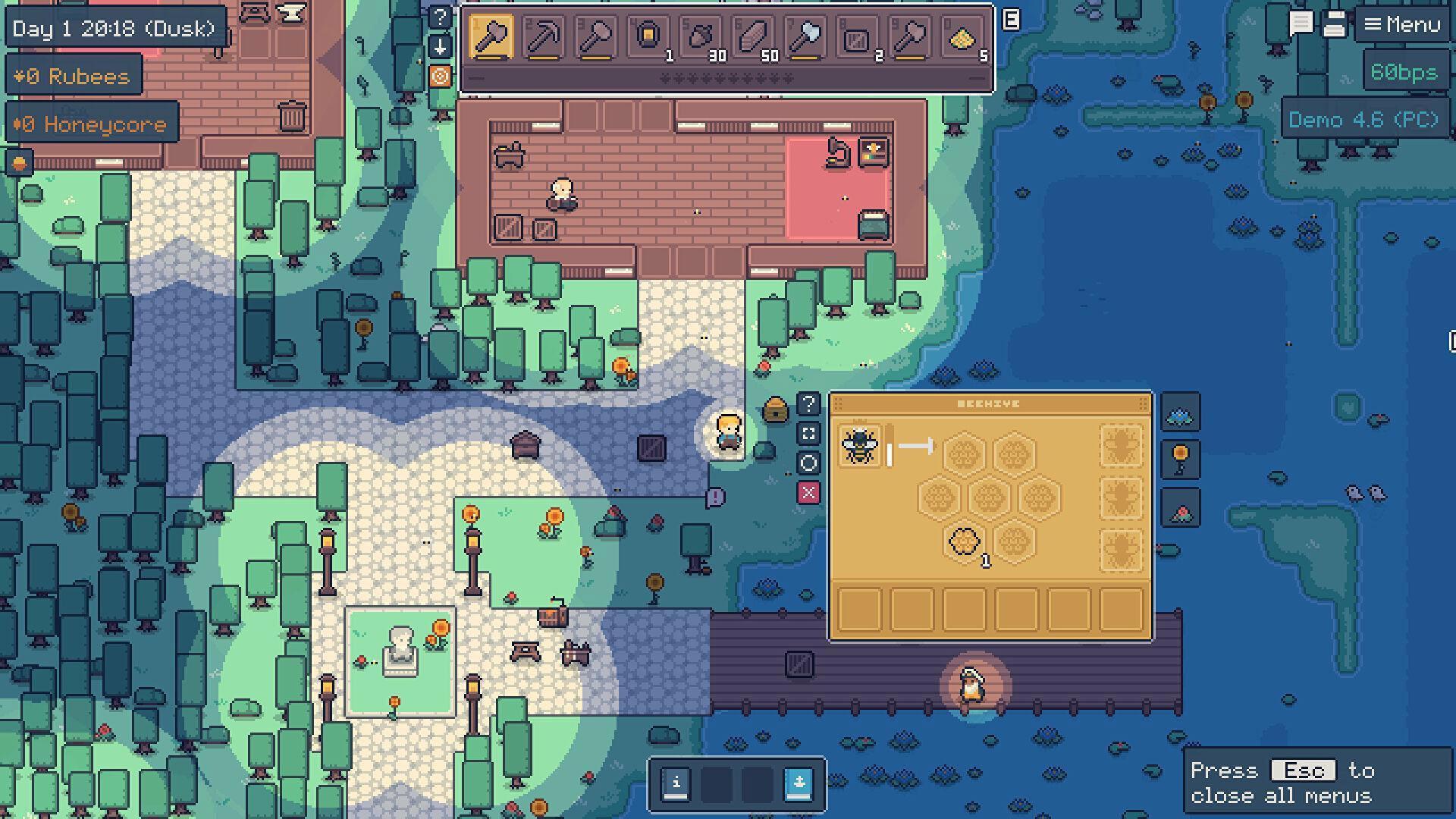Select the lantern hotbar slot
The width and height of the screenshot is (1456, 819).
tap(648, 37)
